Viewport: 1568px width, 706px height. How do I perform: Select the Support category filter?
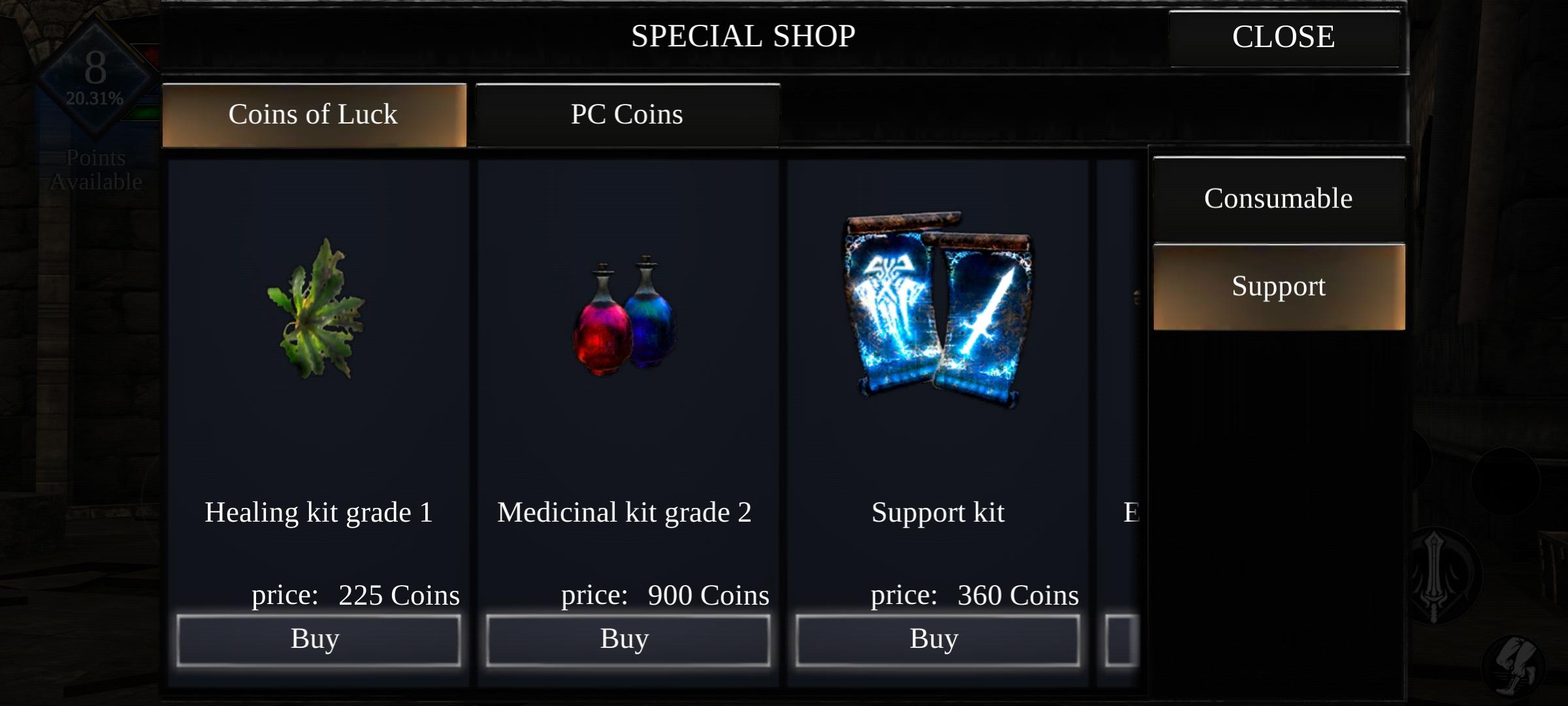coord(1277,286)
